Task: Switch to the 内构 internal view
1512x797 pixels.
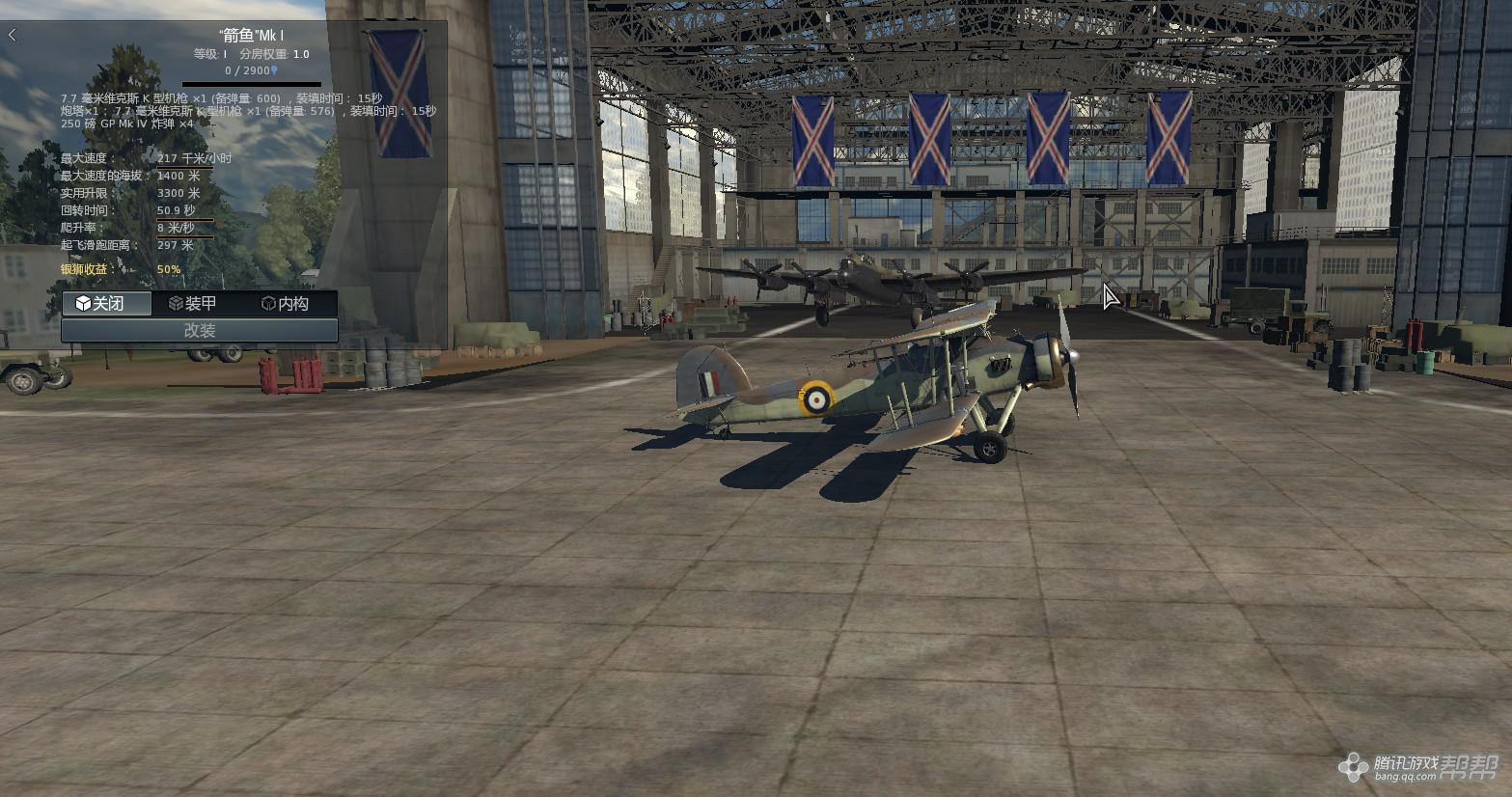Action: pos(286,303)
